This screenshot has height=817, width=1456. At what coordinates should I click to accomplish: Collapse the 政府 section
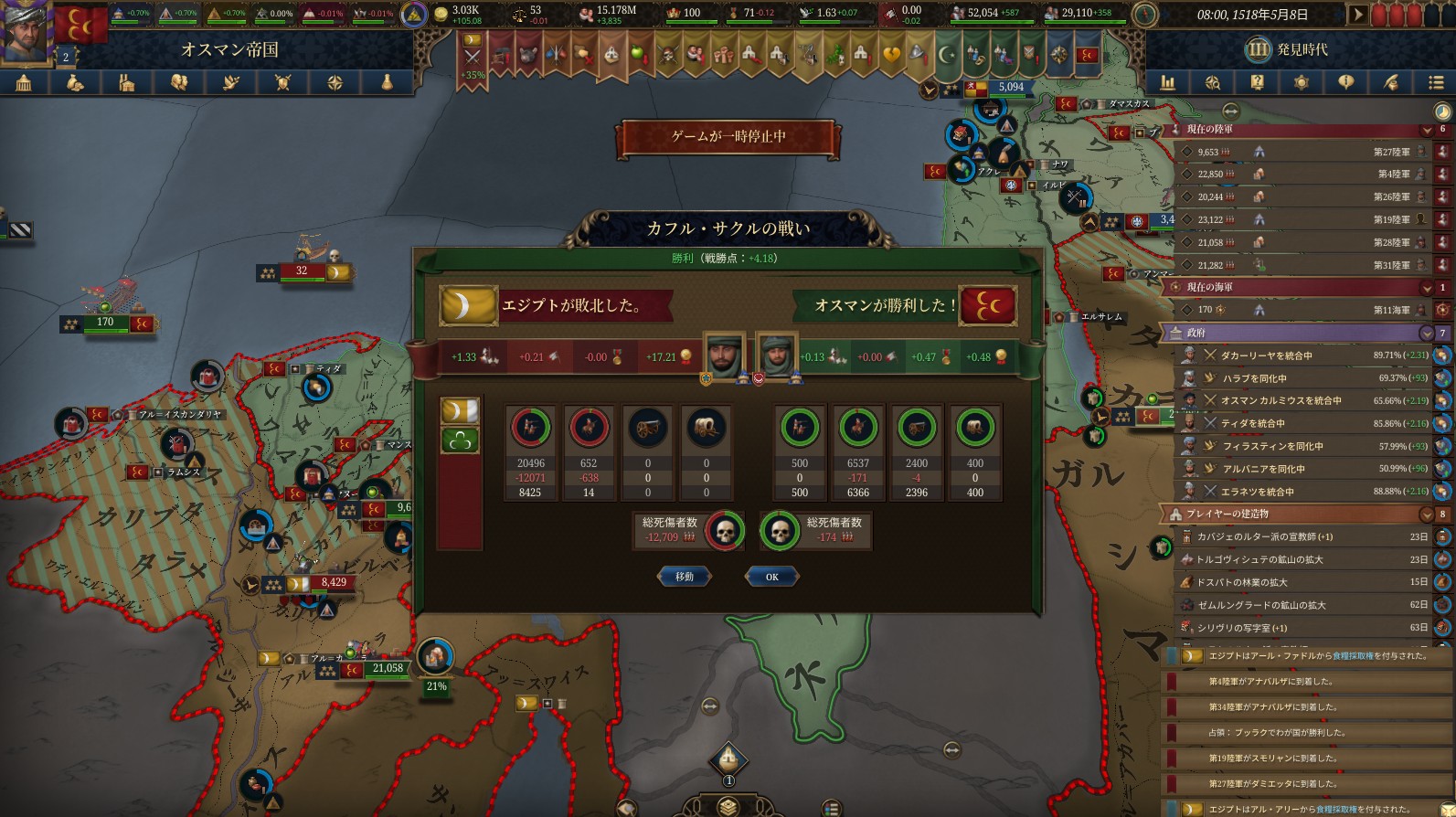(x=1427, y=333)
